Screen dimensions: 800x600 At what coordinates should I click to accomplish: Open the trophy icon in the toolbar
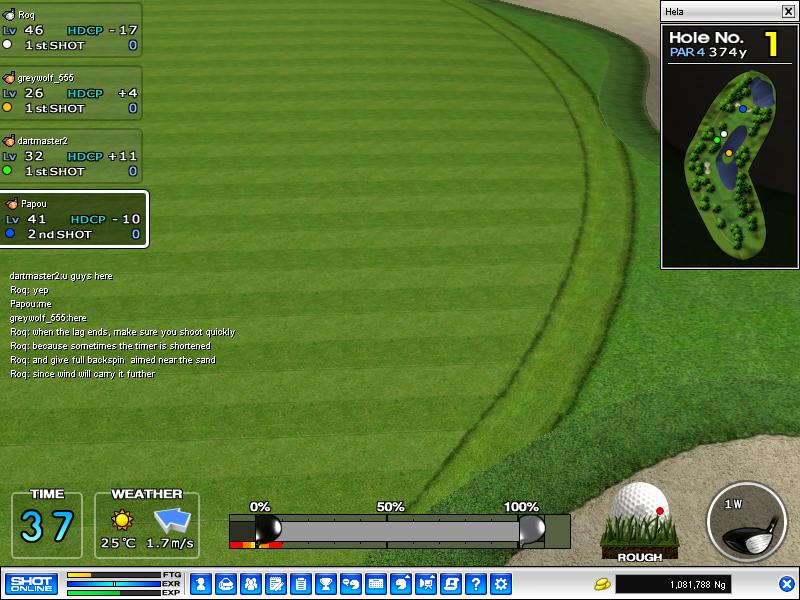(325, 584)
